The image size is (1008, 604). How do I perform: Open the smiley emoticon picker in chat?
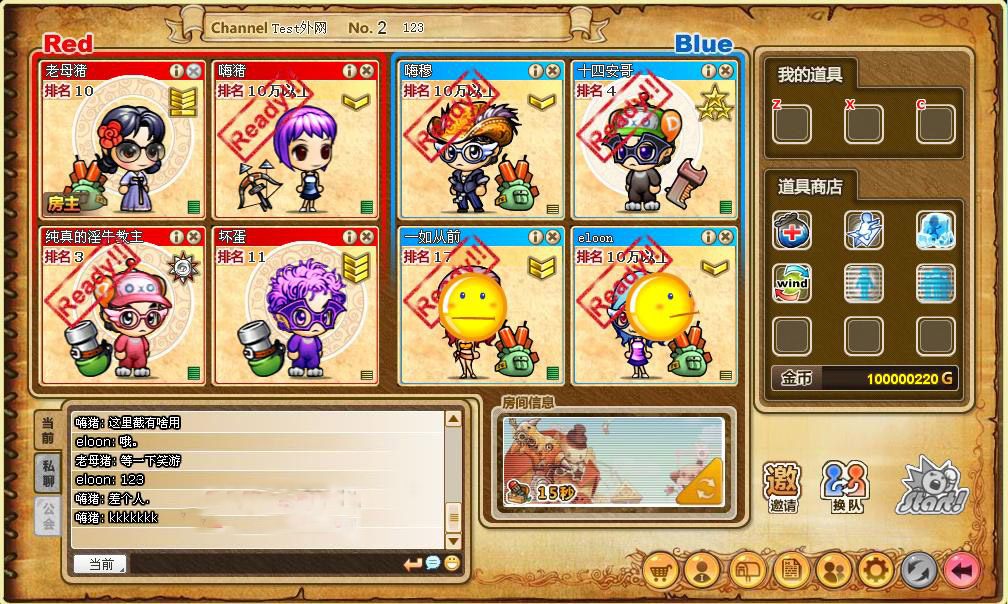[452, 564]
